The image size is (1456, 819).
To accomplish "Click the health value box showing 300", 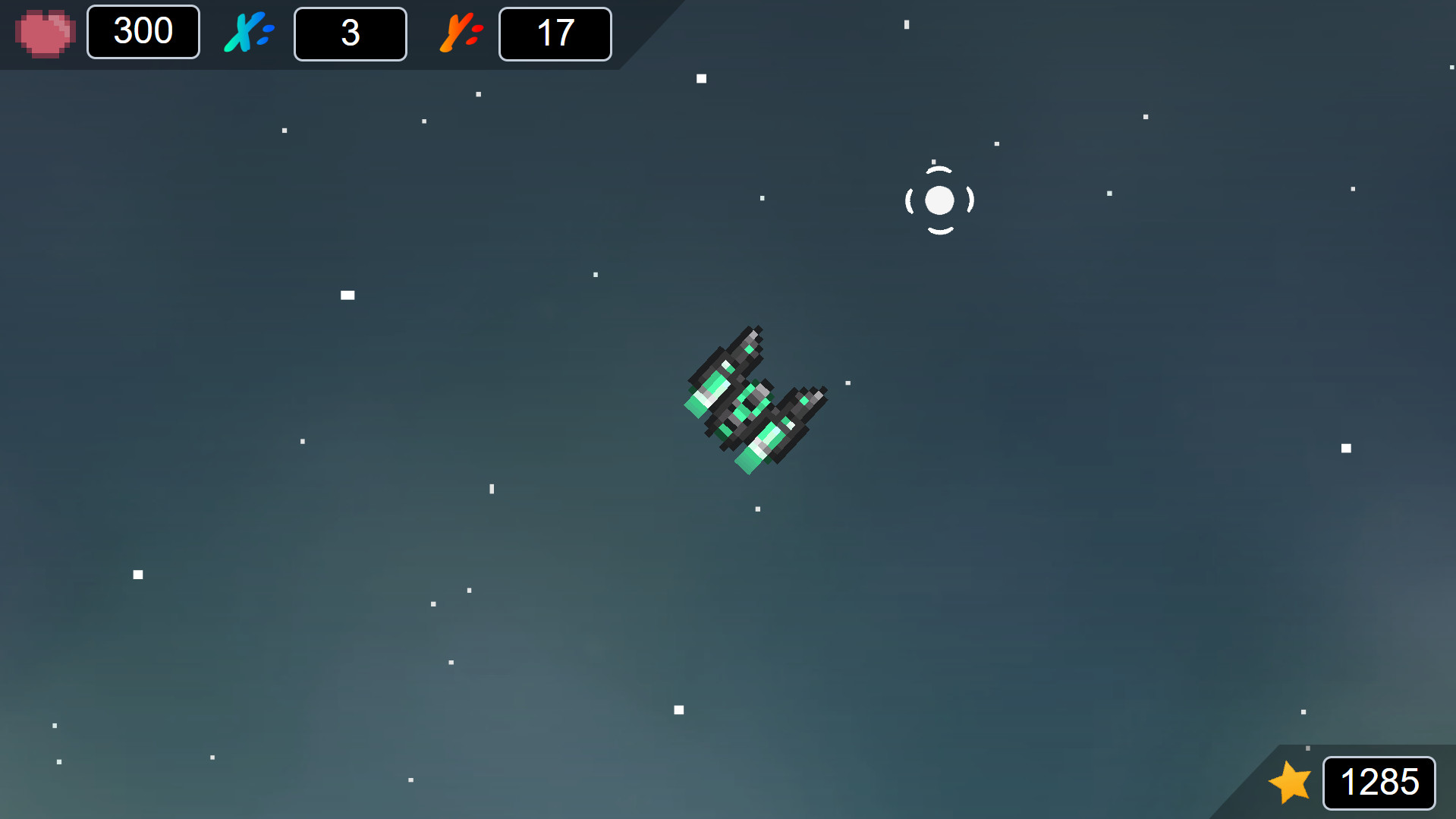I will pos(143,32).
